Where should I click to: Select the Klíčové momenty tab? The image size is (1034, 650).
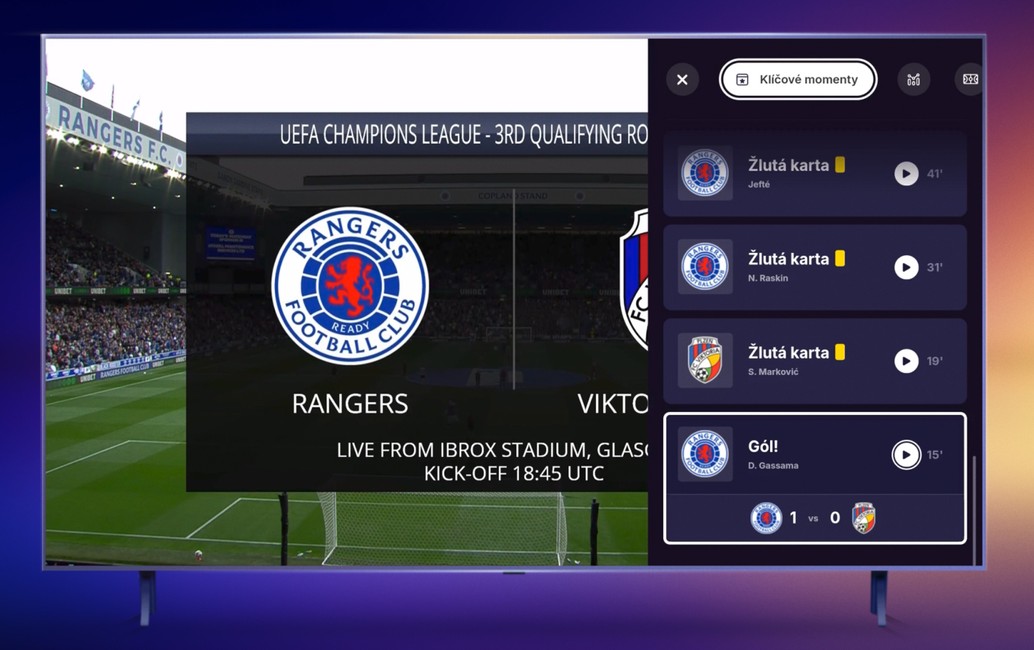tap(798, 80)
